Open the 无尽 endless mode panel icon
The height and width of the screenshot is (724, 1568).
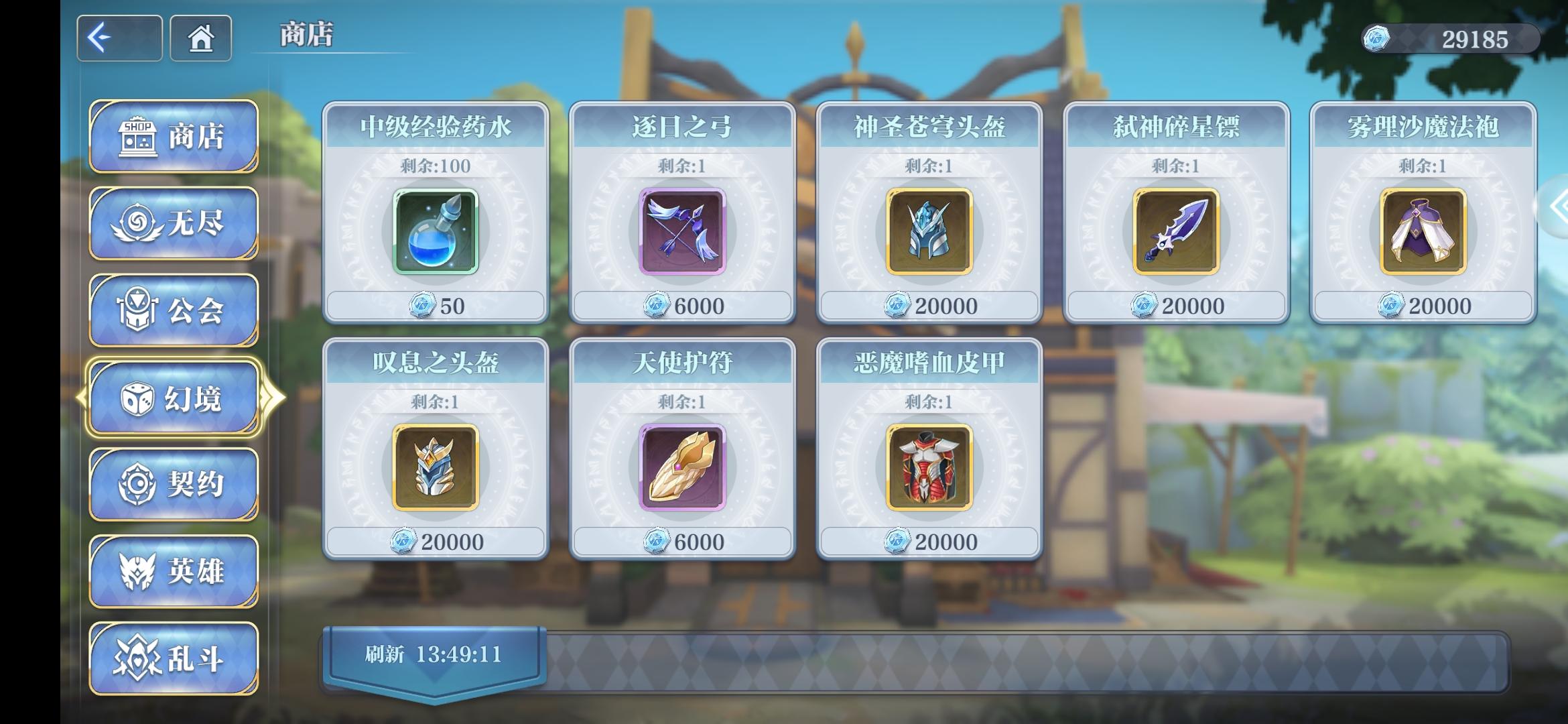click(137, 221)
